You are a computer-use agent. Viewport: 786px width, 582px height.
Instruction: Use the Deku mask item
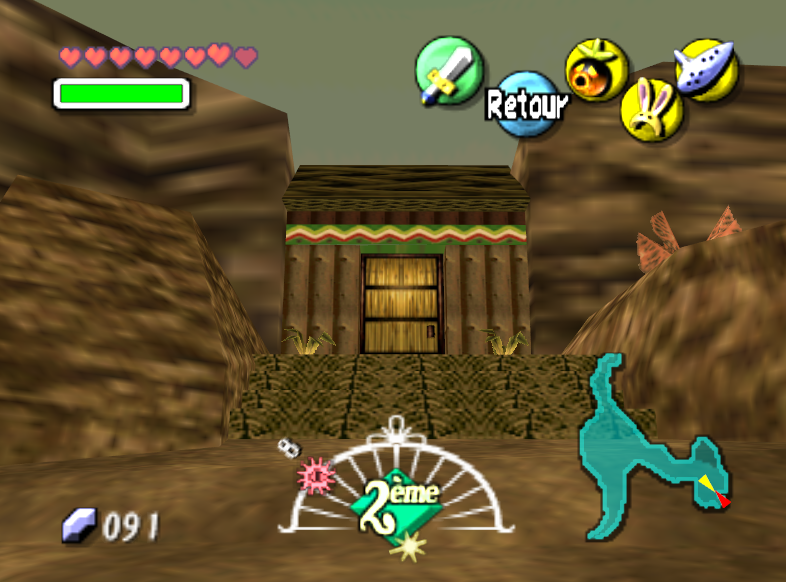click(596, 70)
